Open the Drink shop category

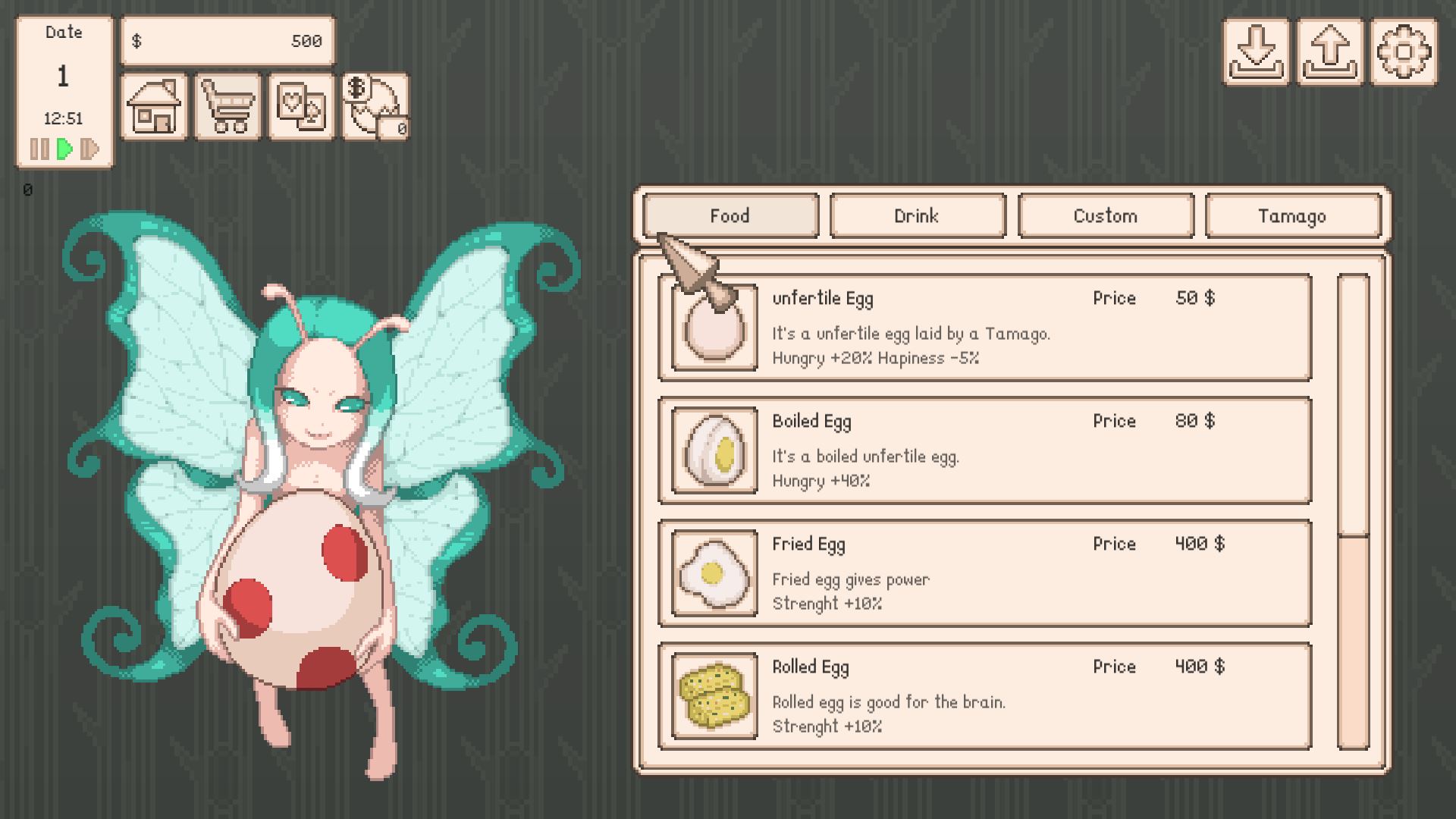(918, 216)
